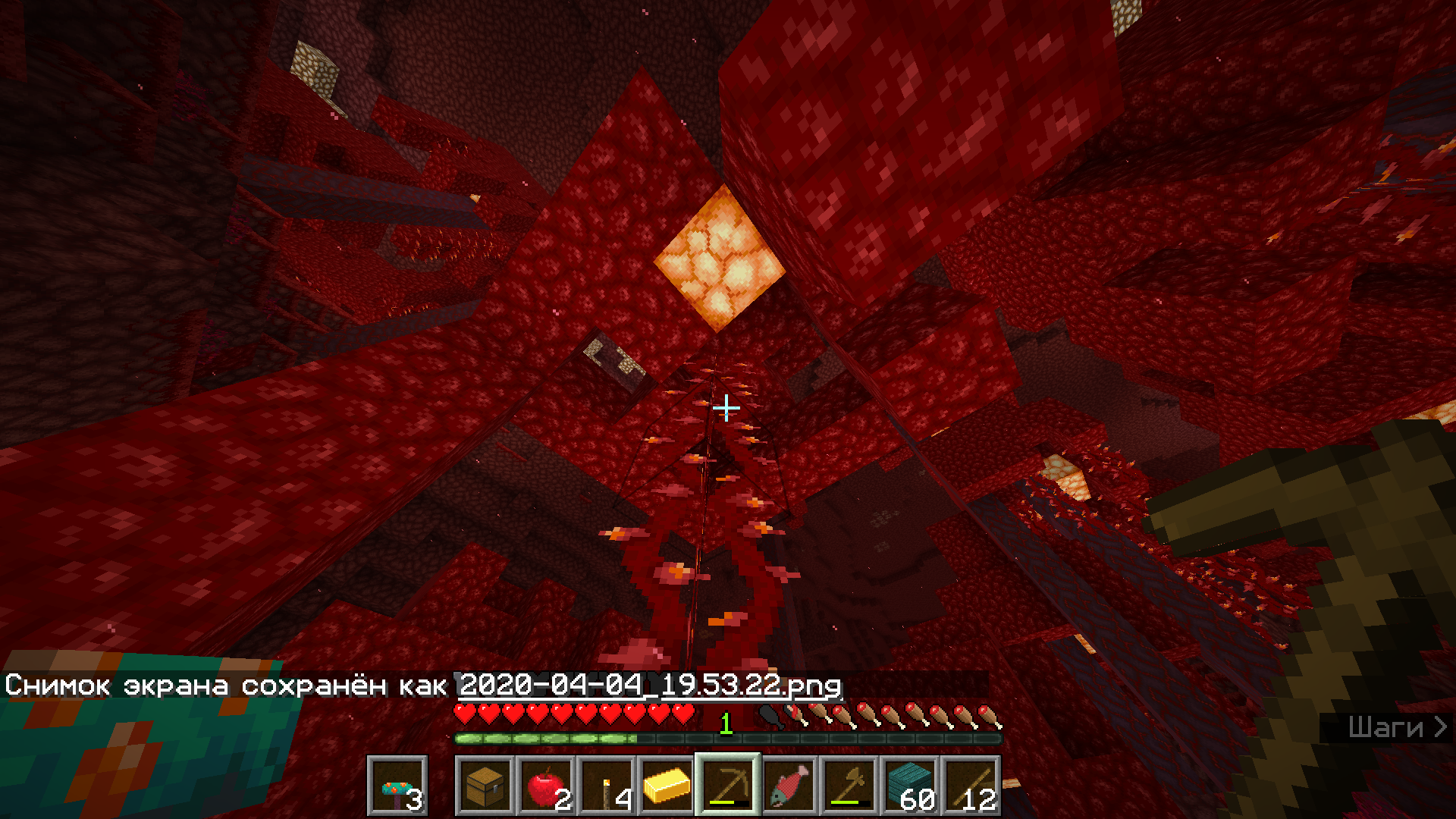Choose the torch stack in the hotbar
This screenshot has height=819, width=1456.
[x=607, y=786]
